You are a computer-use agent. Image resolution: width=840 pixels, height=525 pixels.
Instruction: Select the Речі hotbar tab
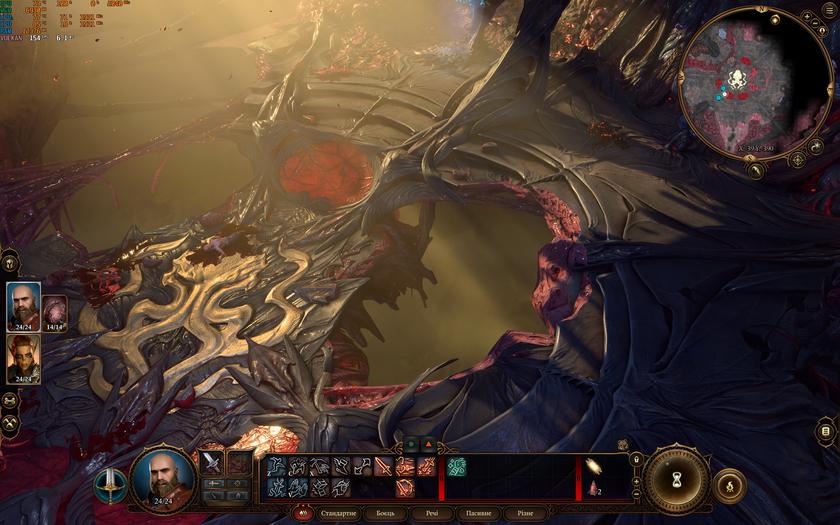(431, 513)
